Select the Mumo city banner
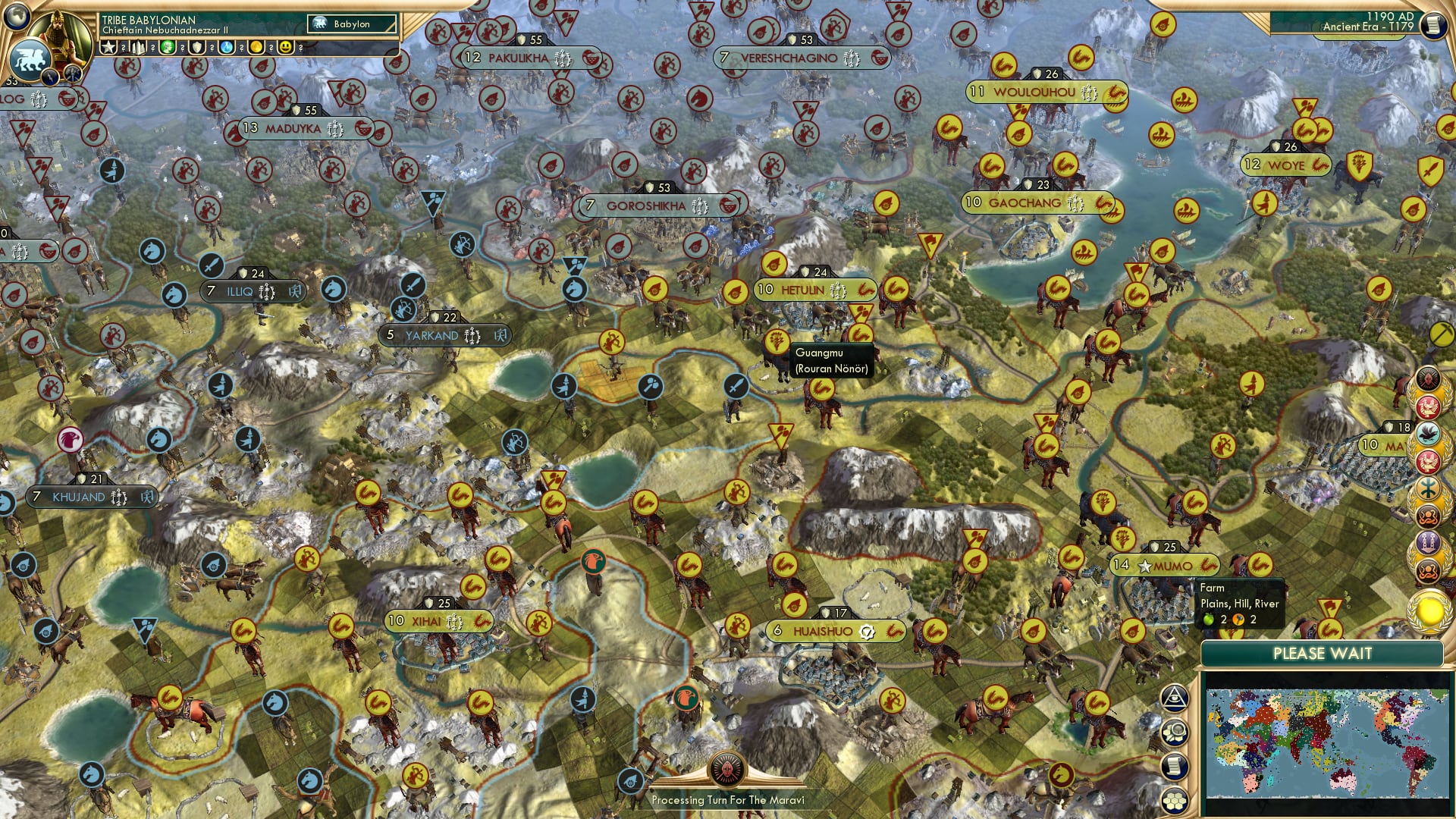The width and height of the screenshot is (1456, 819). [x=1165, y=564]
